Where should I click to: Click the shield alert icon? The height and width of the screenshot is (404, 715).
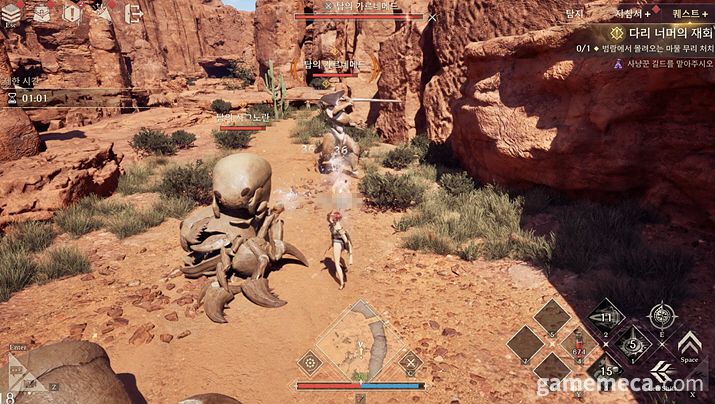pos(72,13)
